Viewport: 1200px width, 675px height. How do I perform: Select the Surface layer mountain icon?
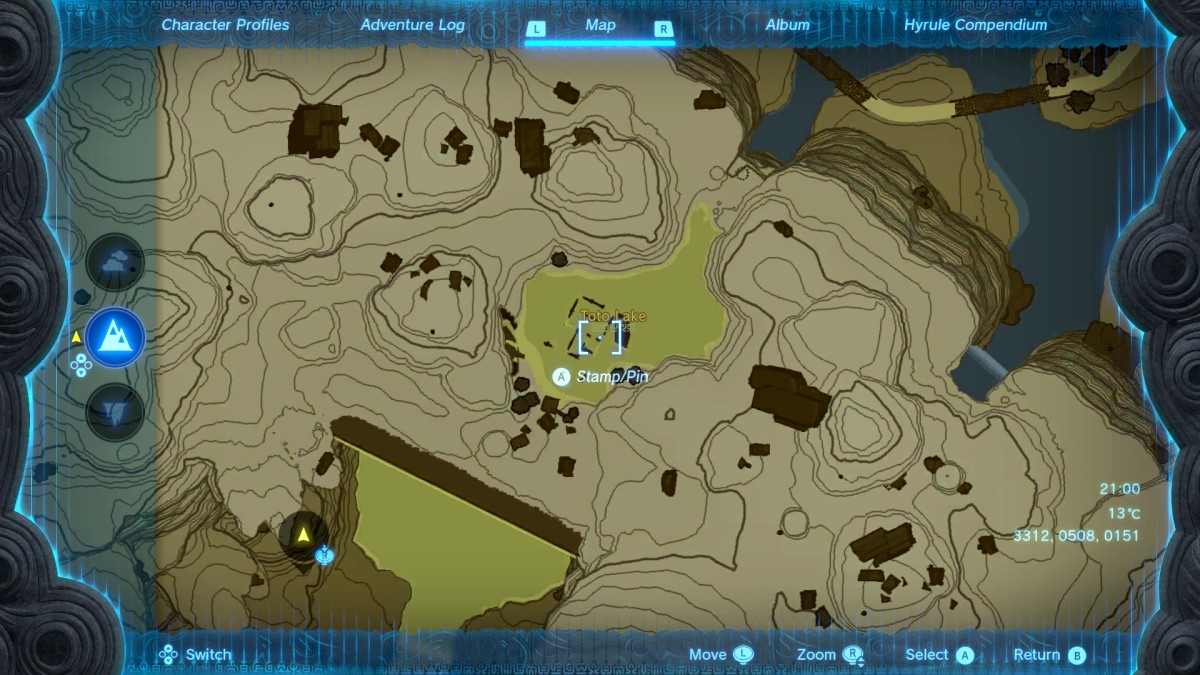[x=116, y=337]
